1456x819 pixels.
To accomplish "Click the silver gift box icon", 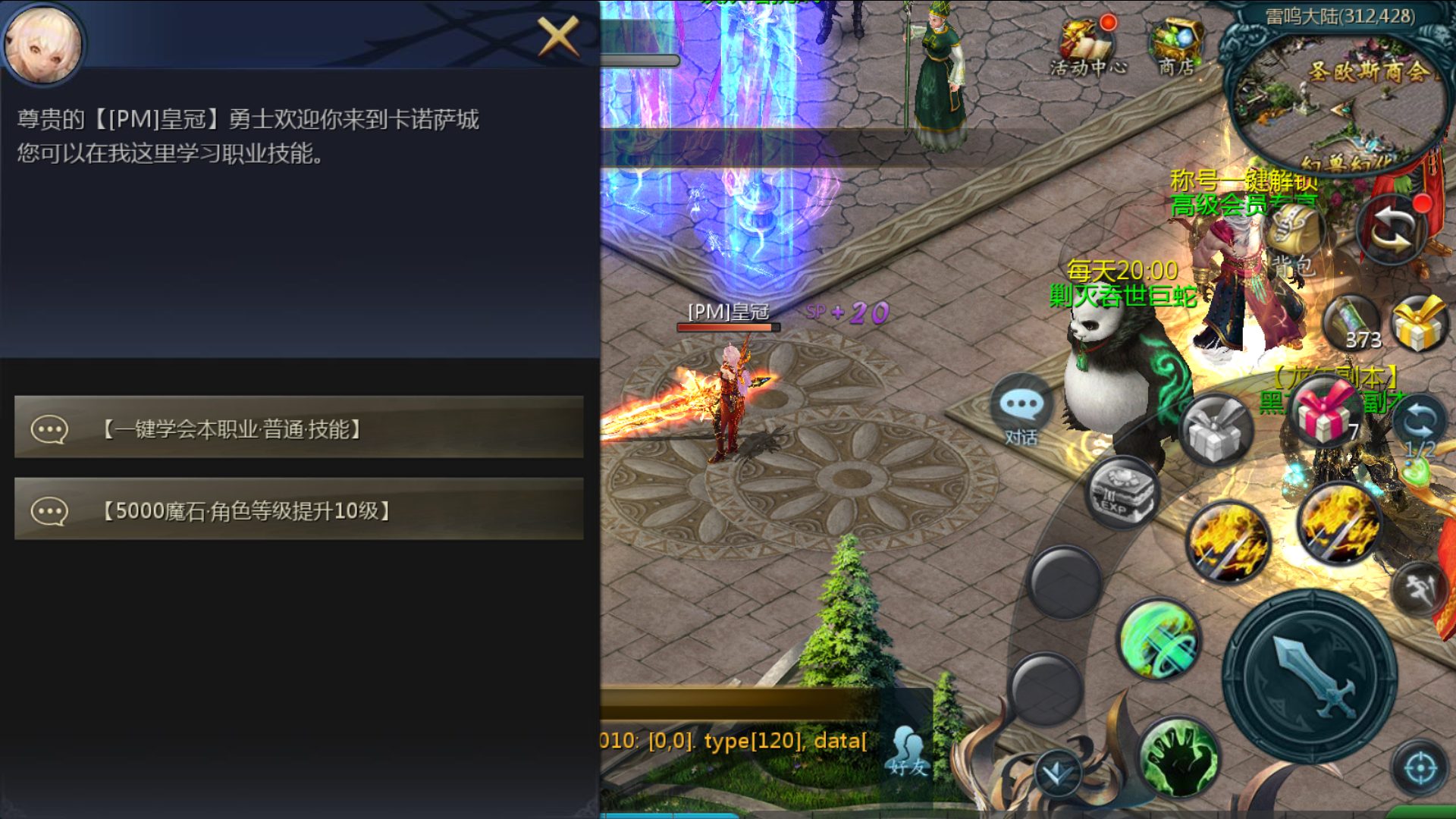I will coord(1216,430).
